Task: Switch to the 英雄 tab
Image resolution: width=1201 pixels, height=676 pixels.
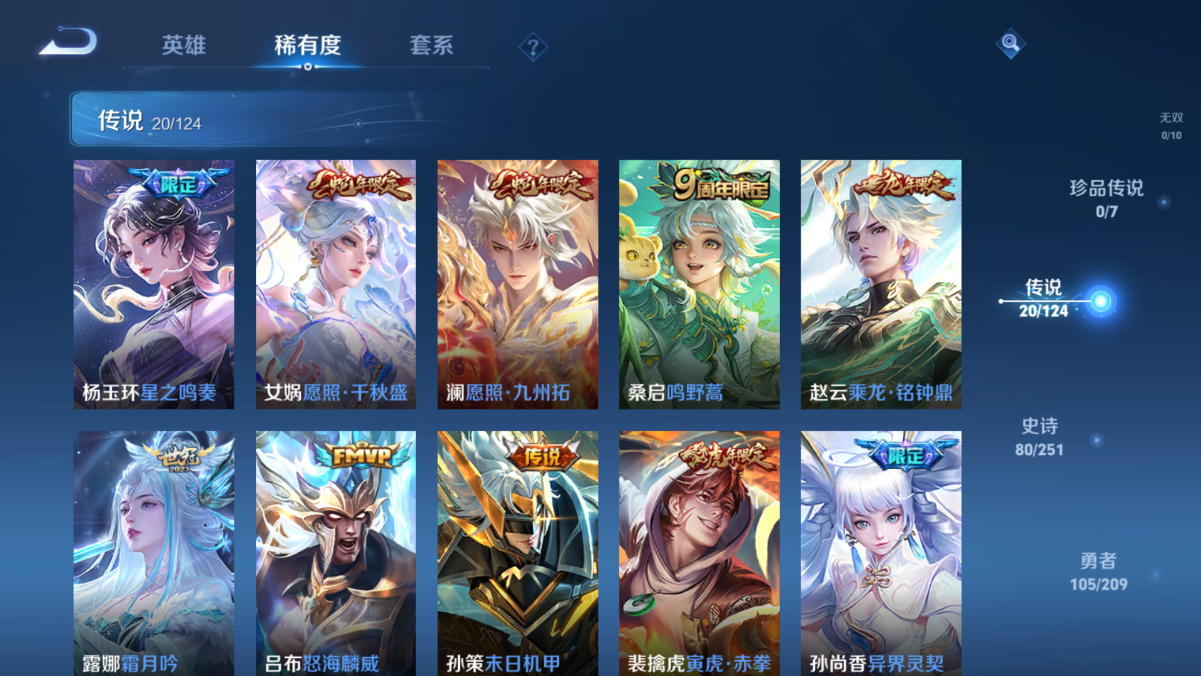Action: pos(184,45)
